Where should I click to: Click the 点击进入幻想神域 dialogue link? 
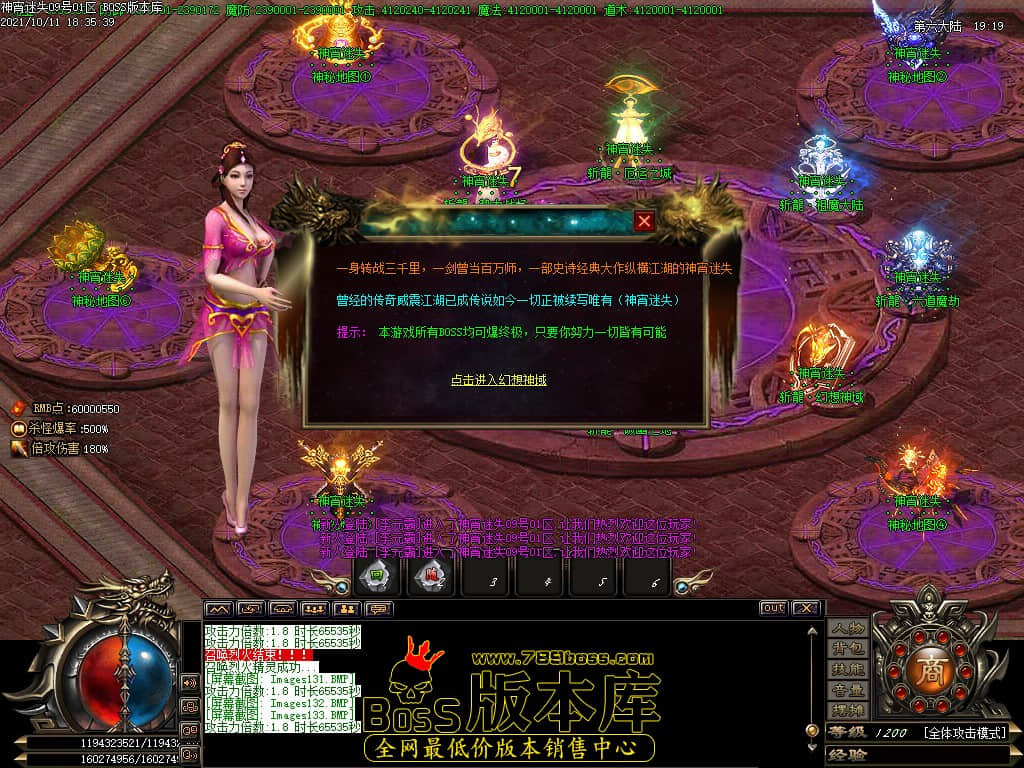point(498,380)
